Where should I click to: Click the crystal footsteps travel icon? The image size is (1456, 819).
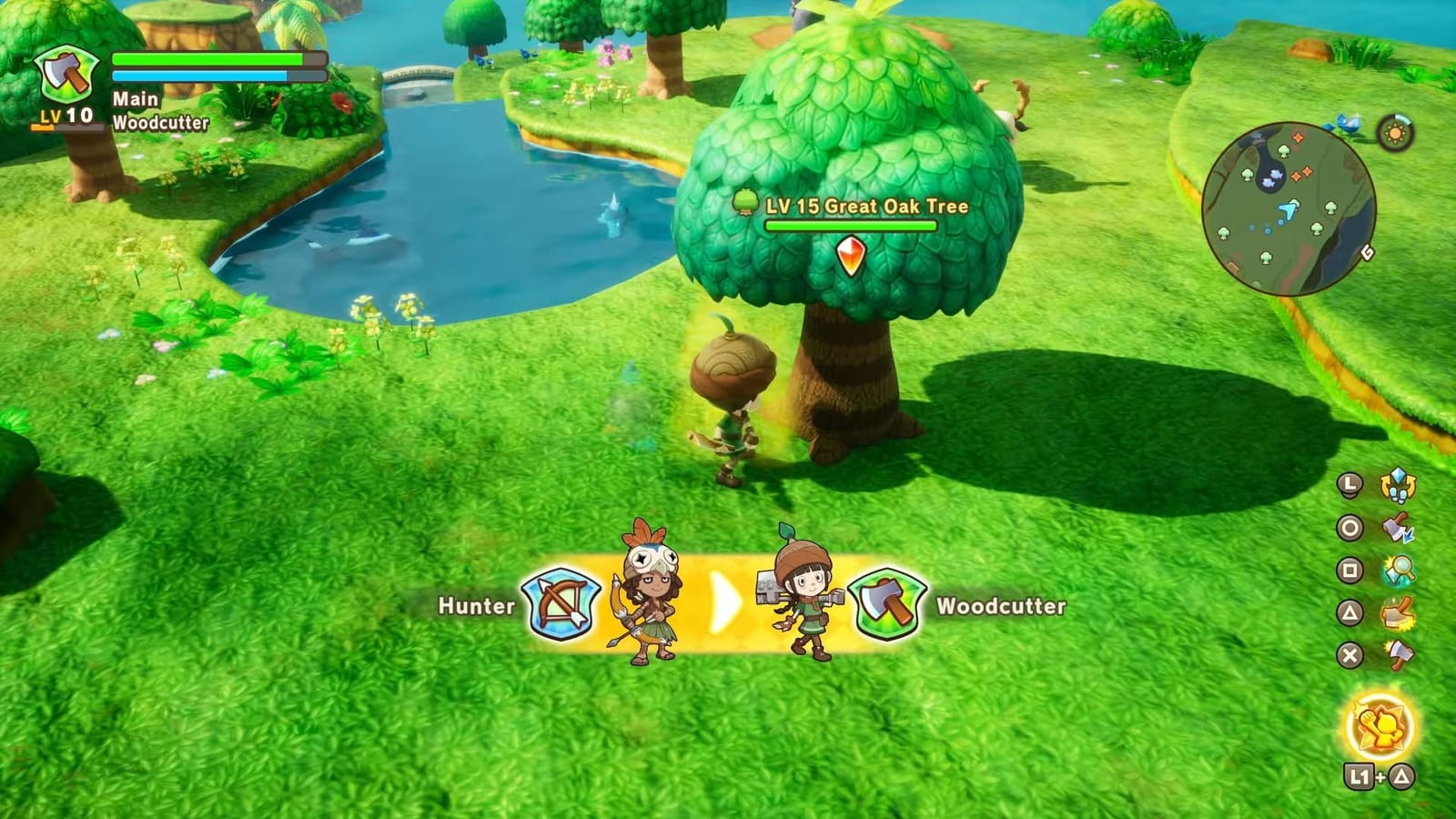[1398, 485]
